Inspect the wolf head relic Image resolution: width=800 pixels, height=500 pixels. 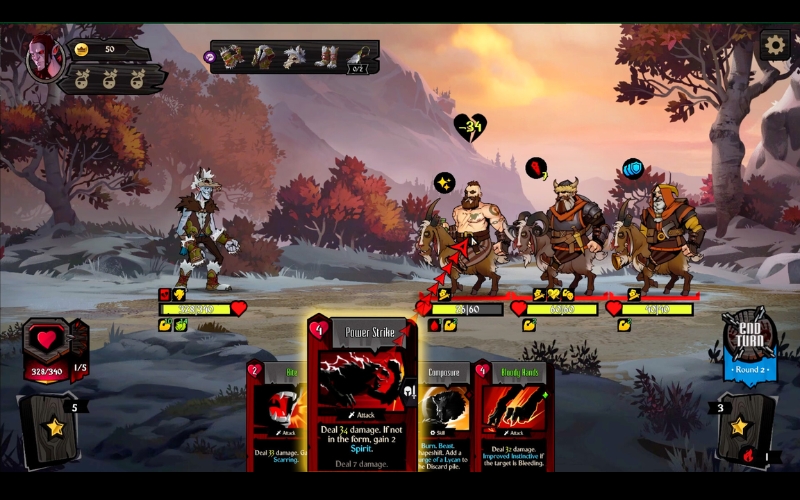click(x=295, y=57)
